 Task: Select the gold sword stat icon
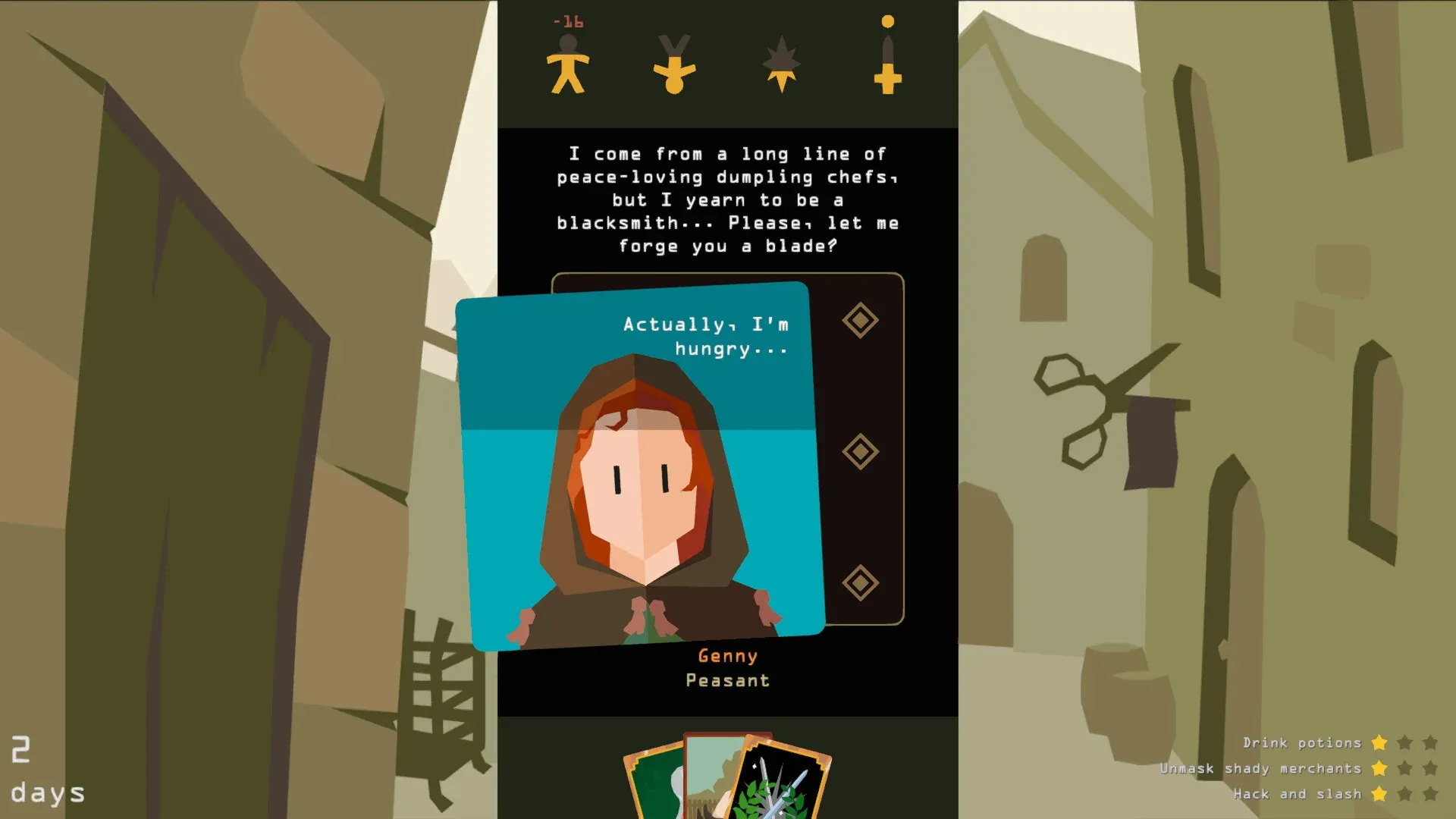point(886,57)
